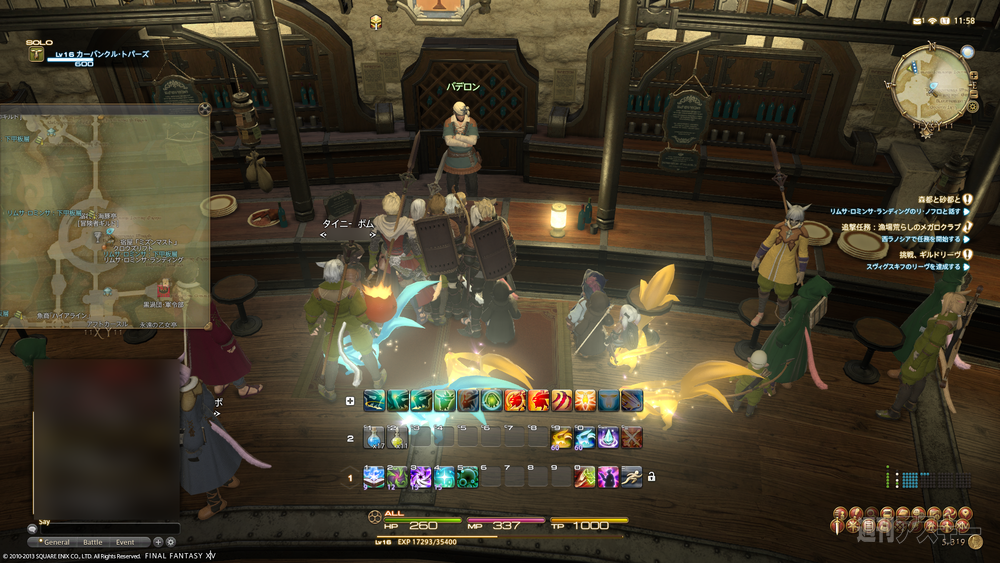Add a new chat tab with plus button
The height and width of the screenshot is (563, 1000).
pyautogui.click(x=157, y=542)
